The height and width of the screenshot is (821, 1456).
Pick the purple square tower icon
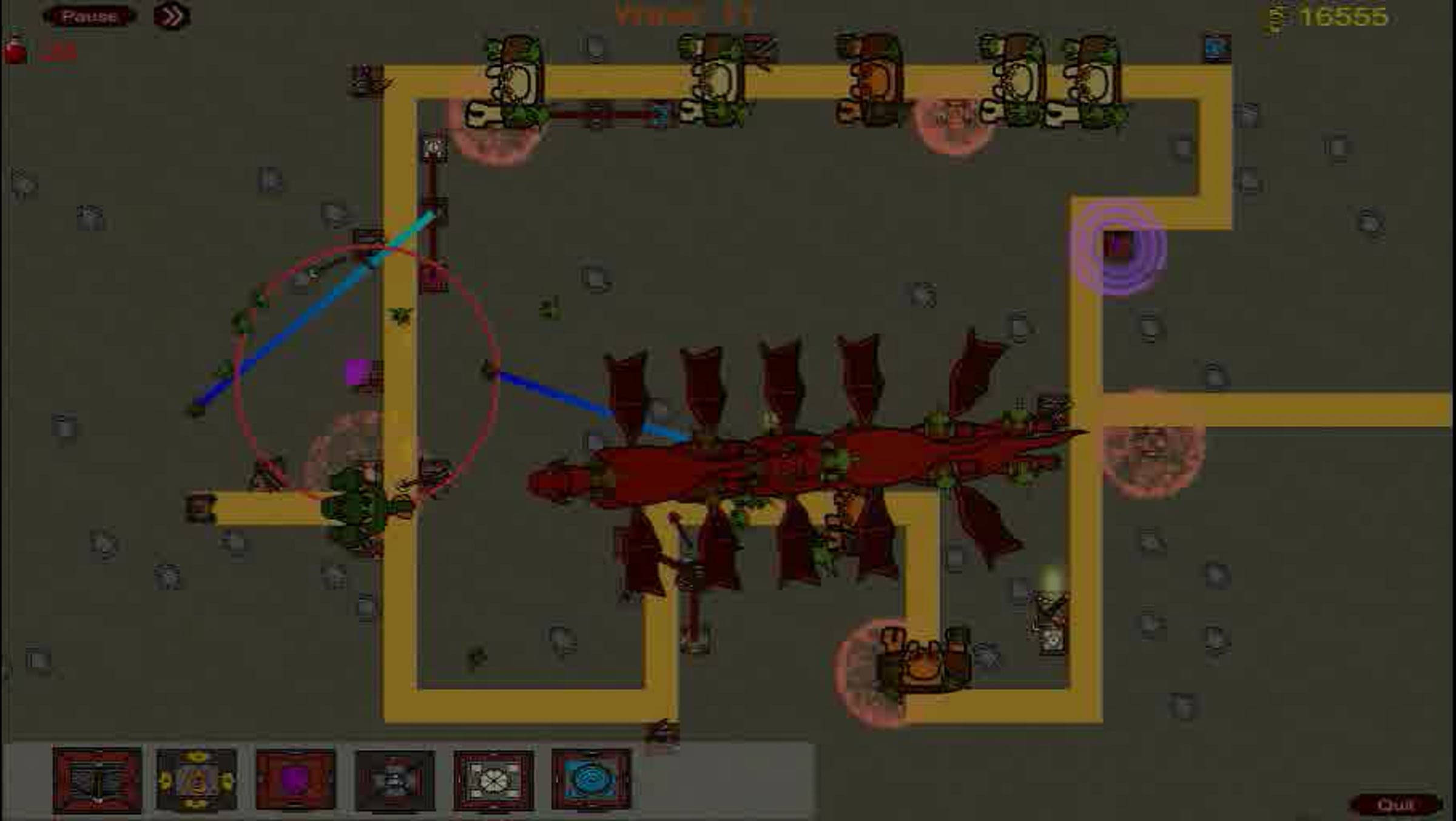pyautogui.click(x=295, y=780)
